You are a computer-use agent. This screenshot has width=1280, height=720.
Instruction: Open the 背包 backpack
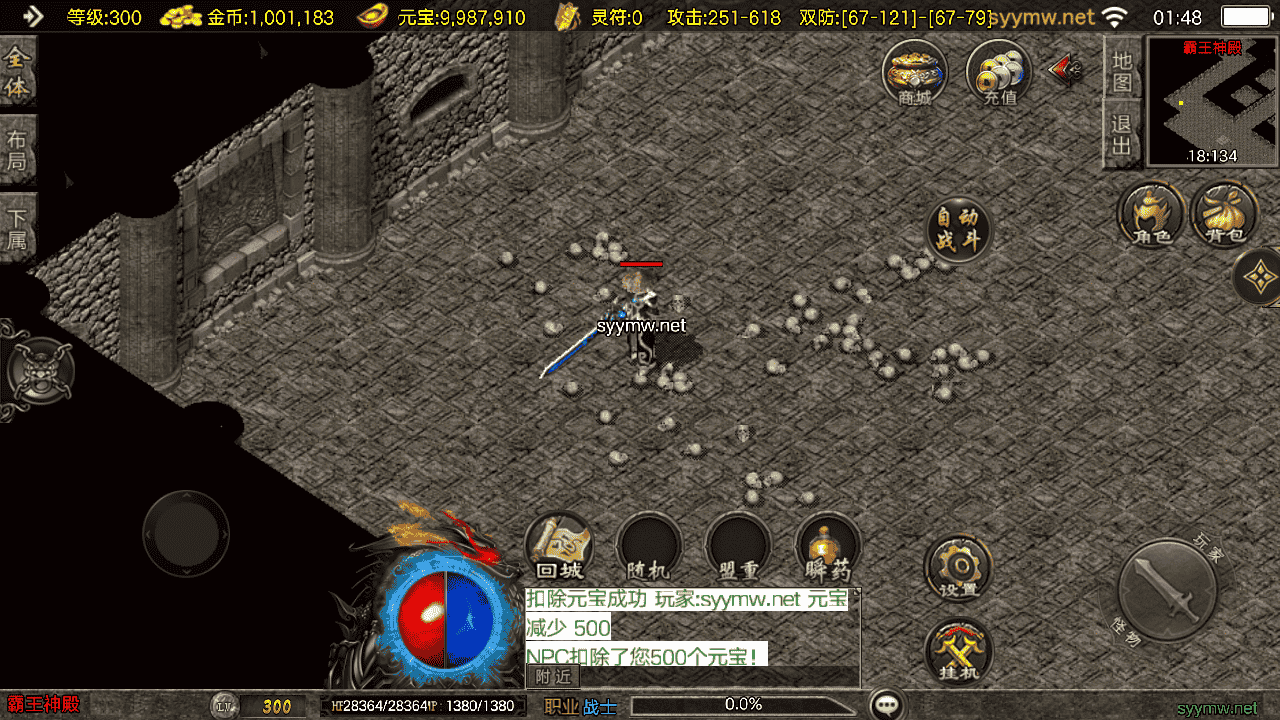1225,215
